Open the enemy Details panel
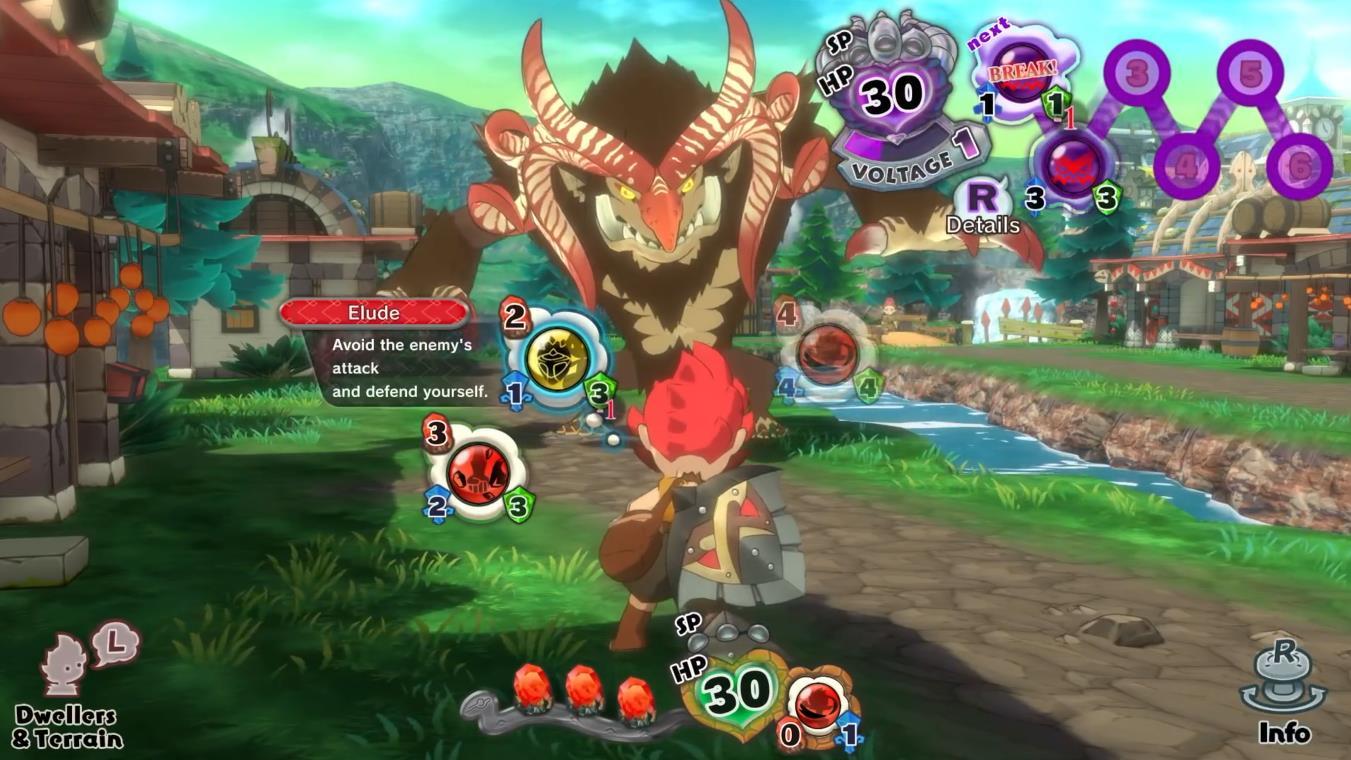The width and height of the screenshot is (1351, 760). (983, 207)
